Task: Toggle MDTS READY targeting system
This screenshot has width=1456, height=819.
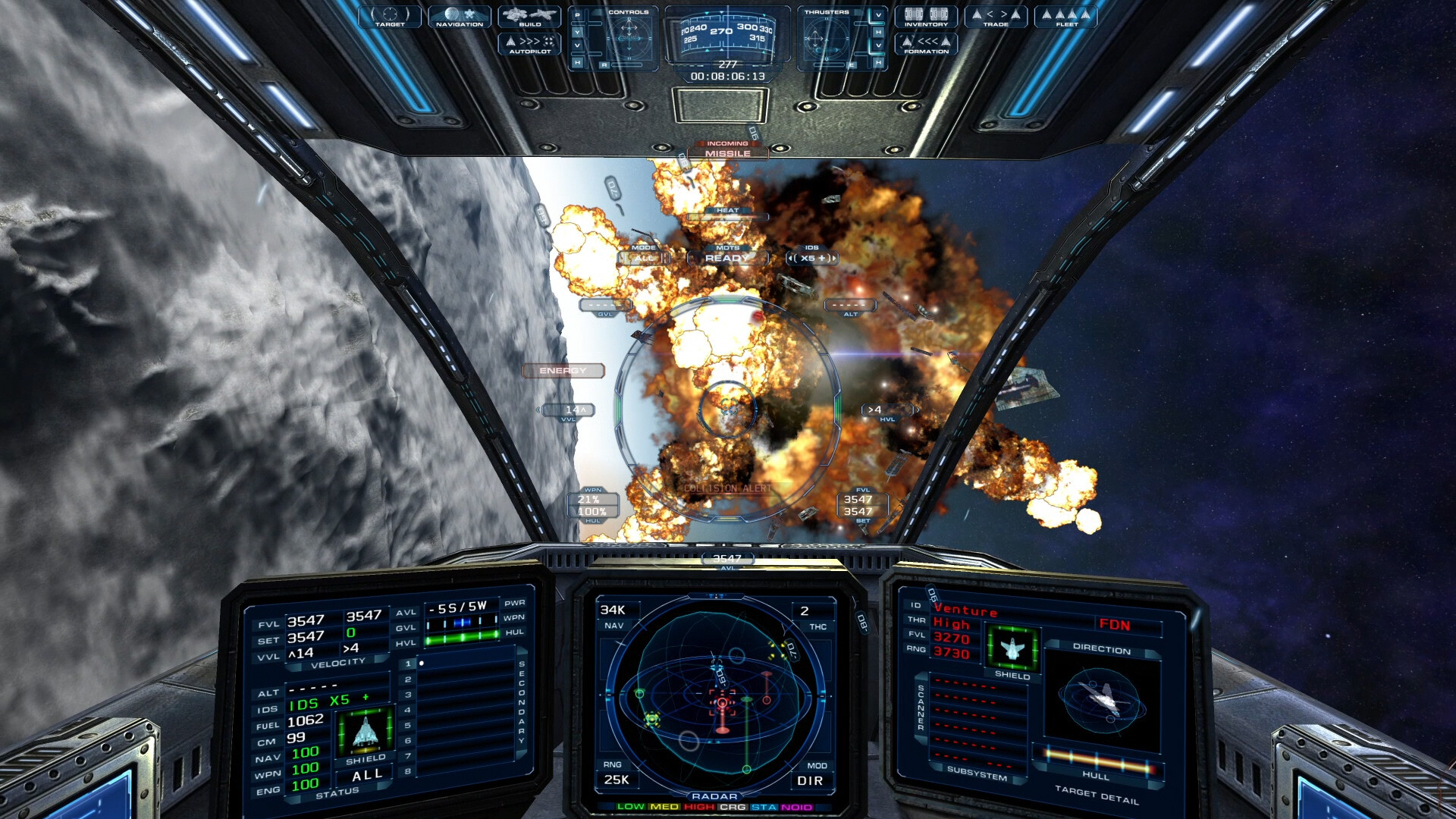Action: (x=726, y=257)
